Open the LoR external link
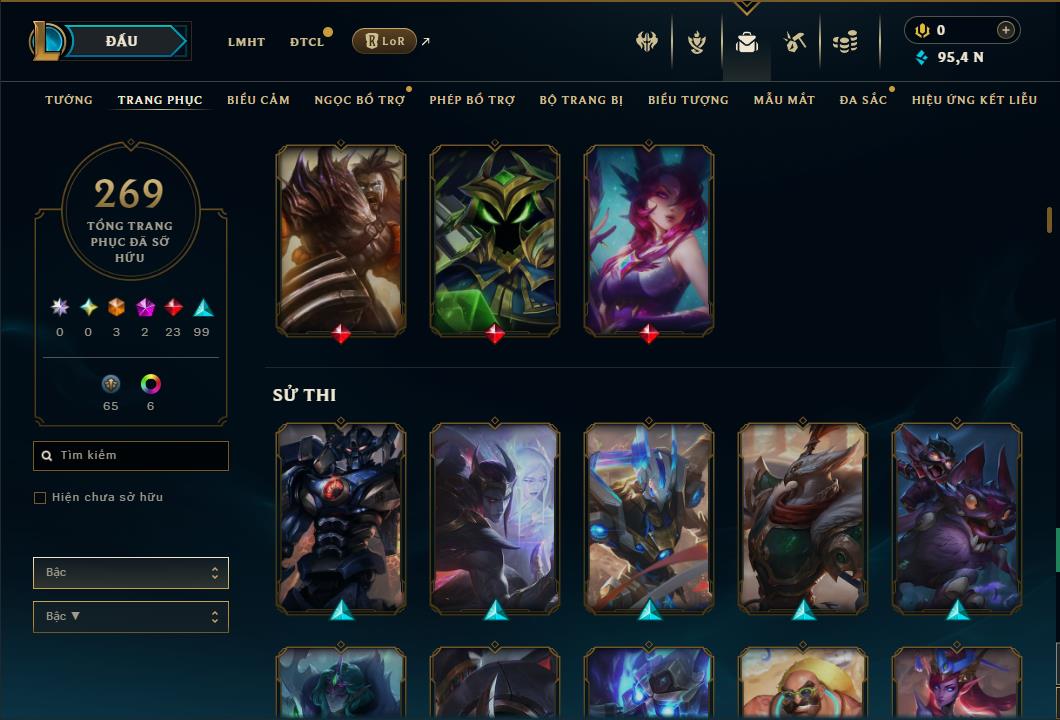The height and width of the screenshot is (720, 1060). [x=385, y=41]
